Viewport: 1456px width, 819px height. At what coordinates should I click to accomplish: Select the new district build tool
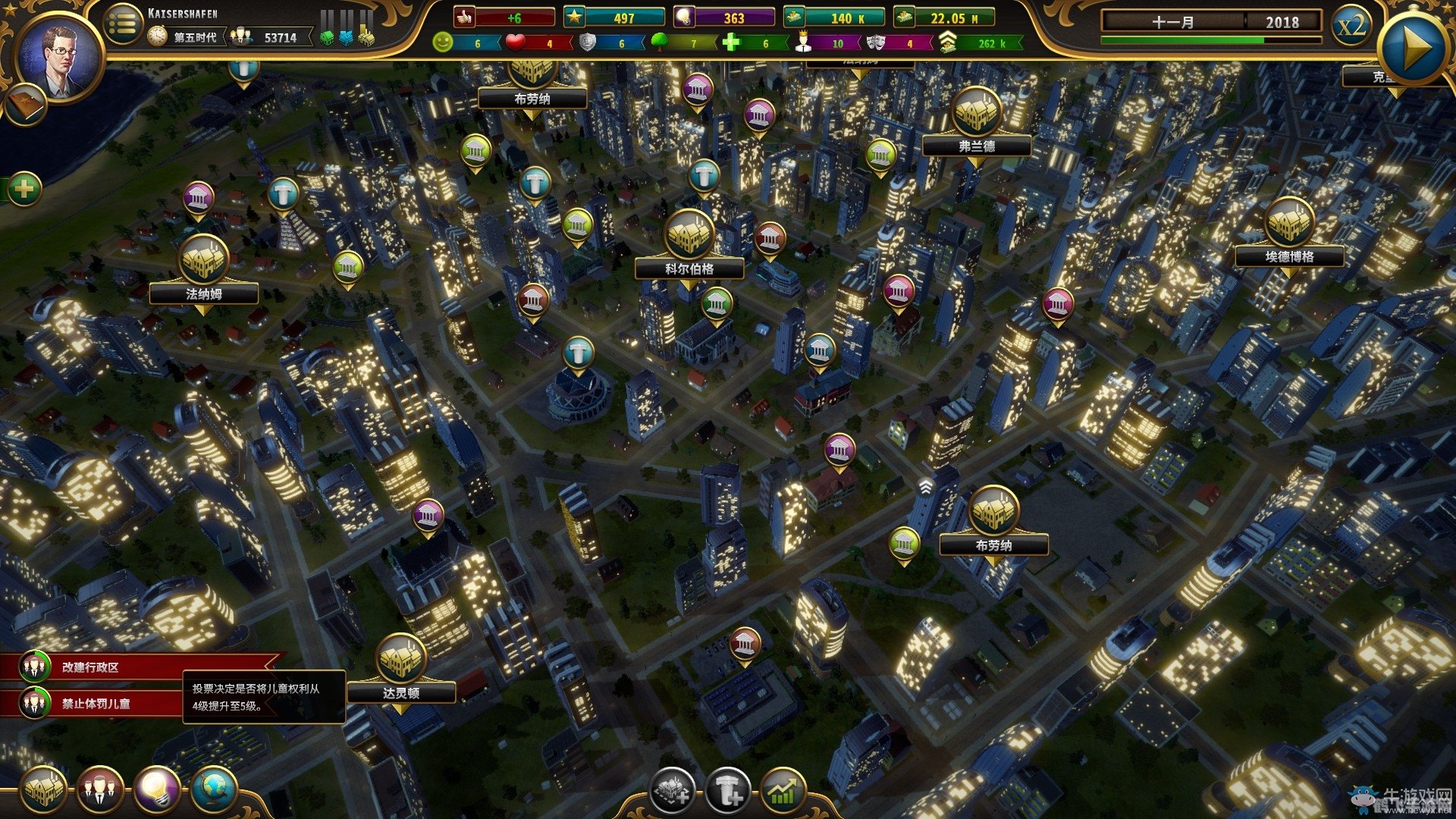tap(671, 792)
